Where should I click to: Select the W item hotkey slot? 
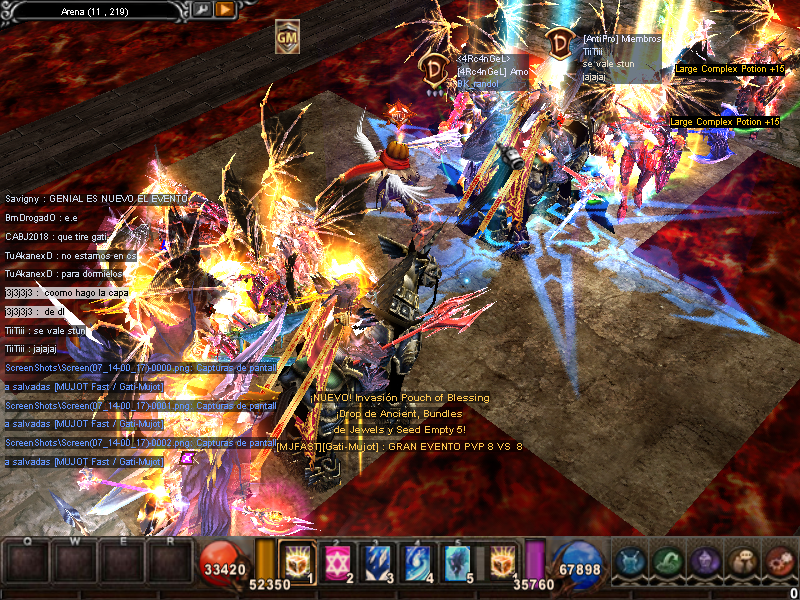pyautogui.click(x=74, y=562)
